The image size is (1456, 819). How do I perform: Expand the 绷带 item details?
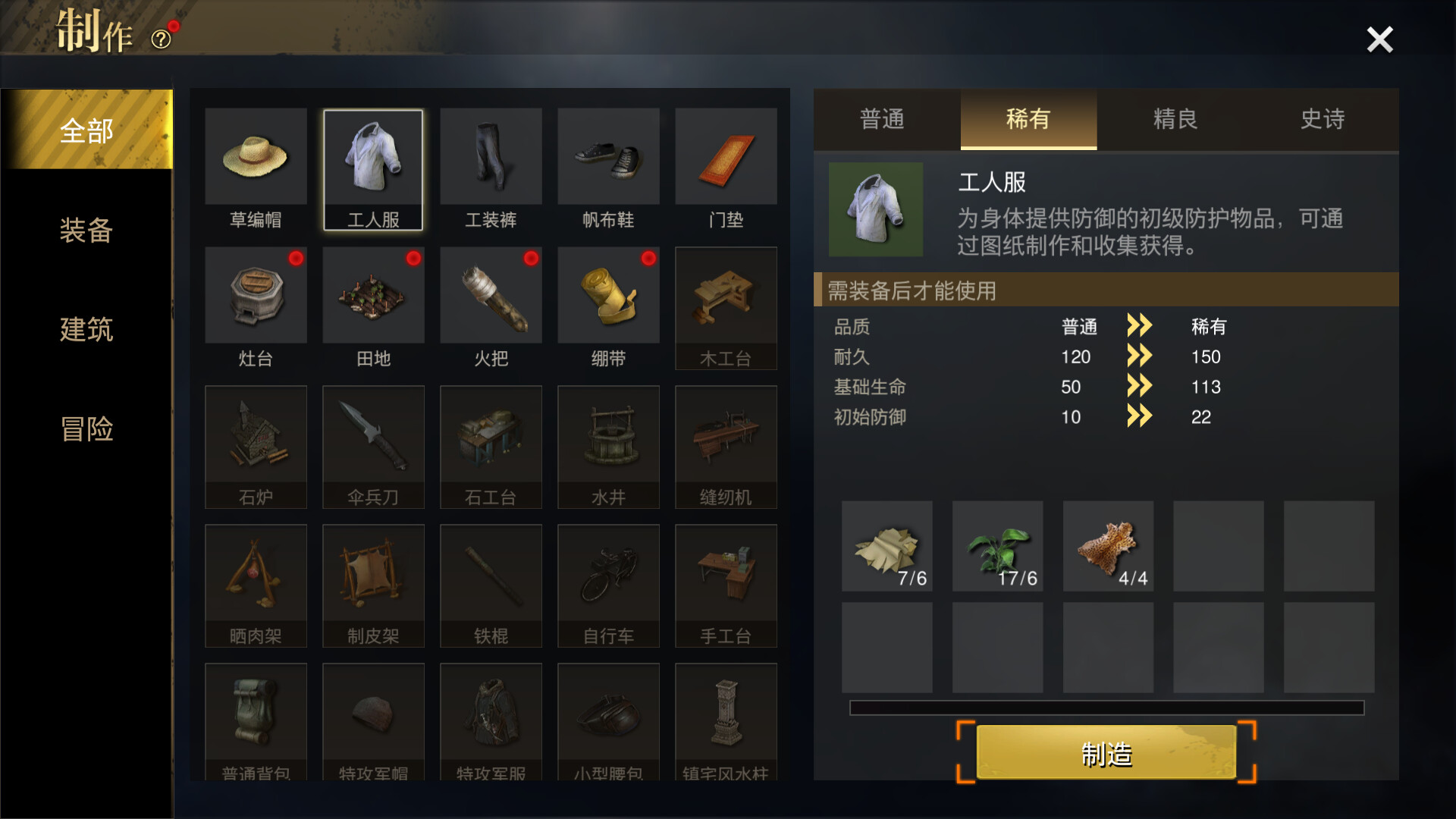point(608,296)
